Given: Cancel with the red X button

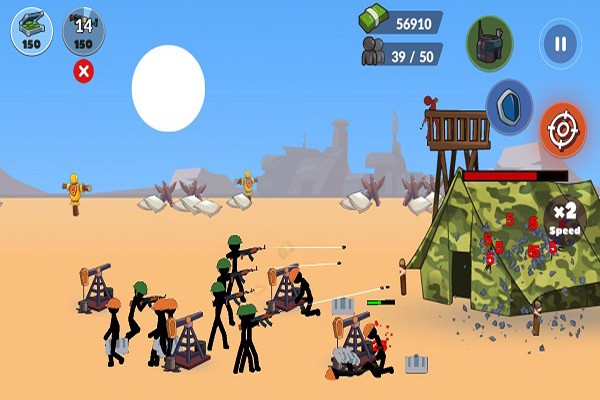Looking at the screenshot, I should (84, 71).
